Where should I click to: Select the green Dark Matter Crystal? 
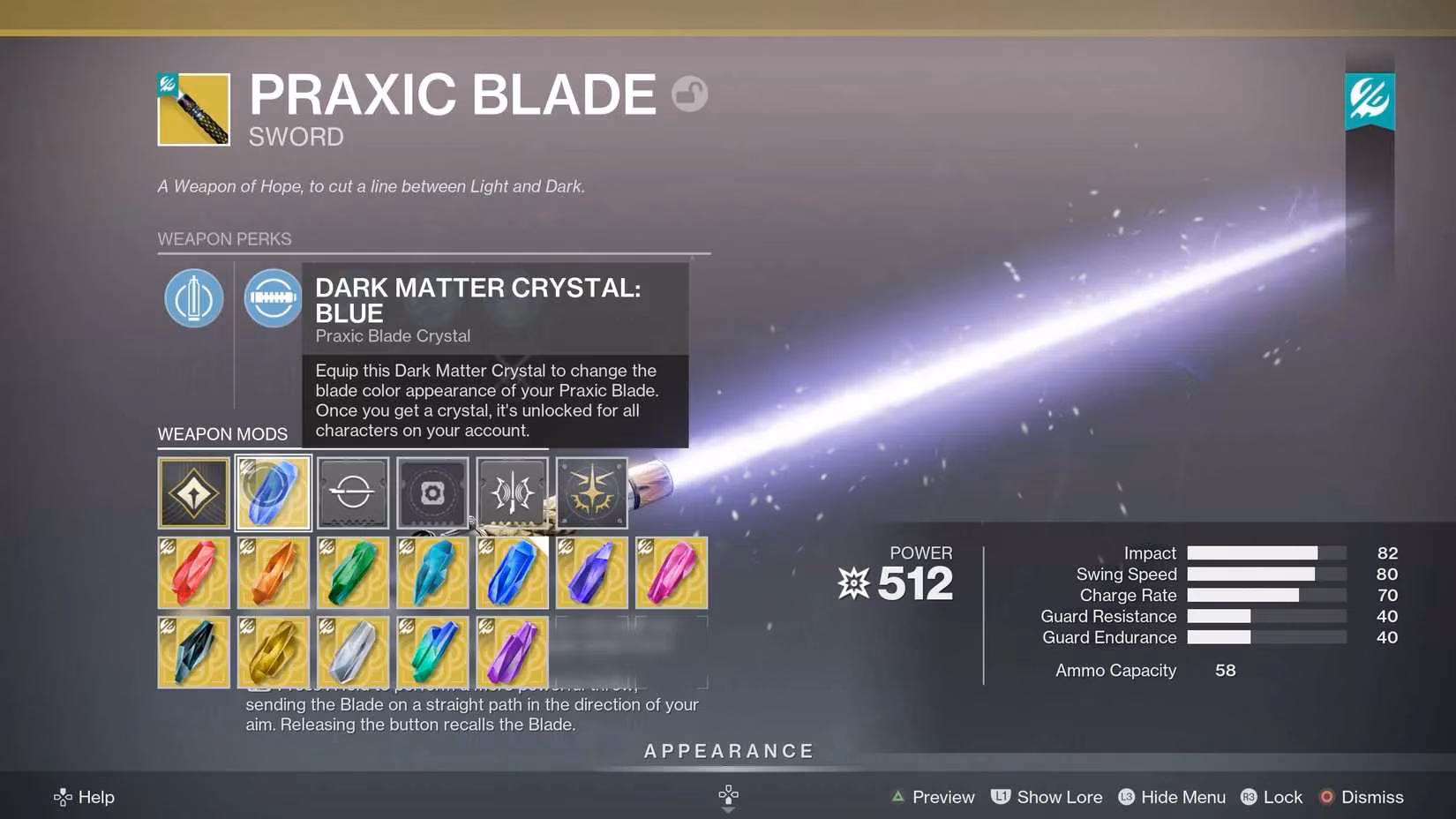coord(352,573)
